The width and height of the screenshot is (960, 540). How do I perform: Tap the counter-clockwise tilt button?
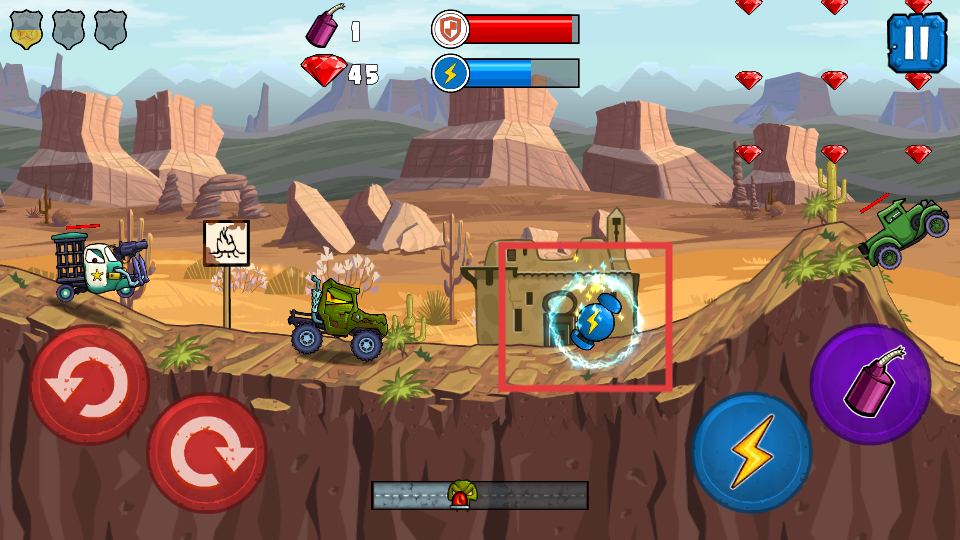(89, 385)
